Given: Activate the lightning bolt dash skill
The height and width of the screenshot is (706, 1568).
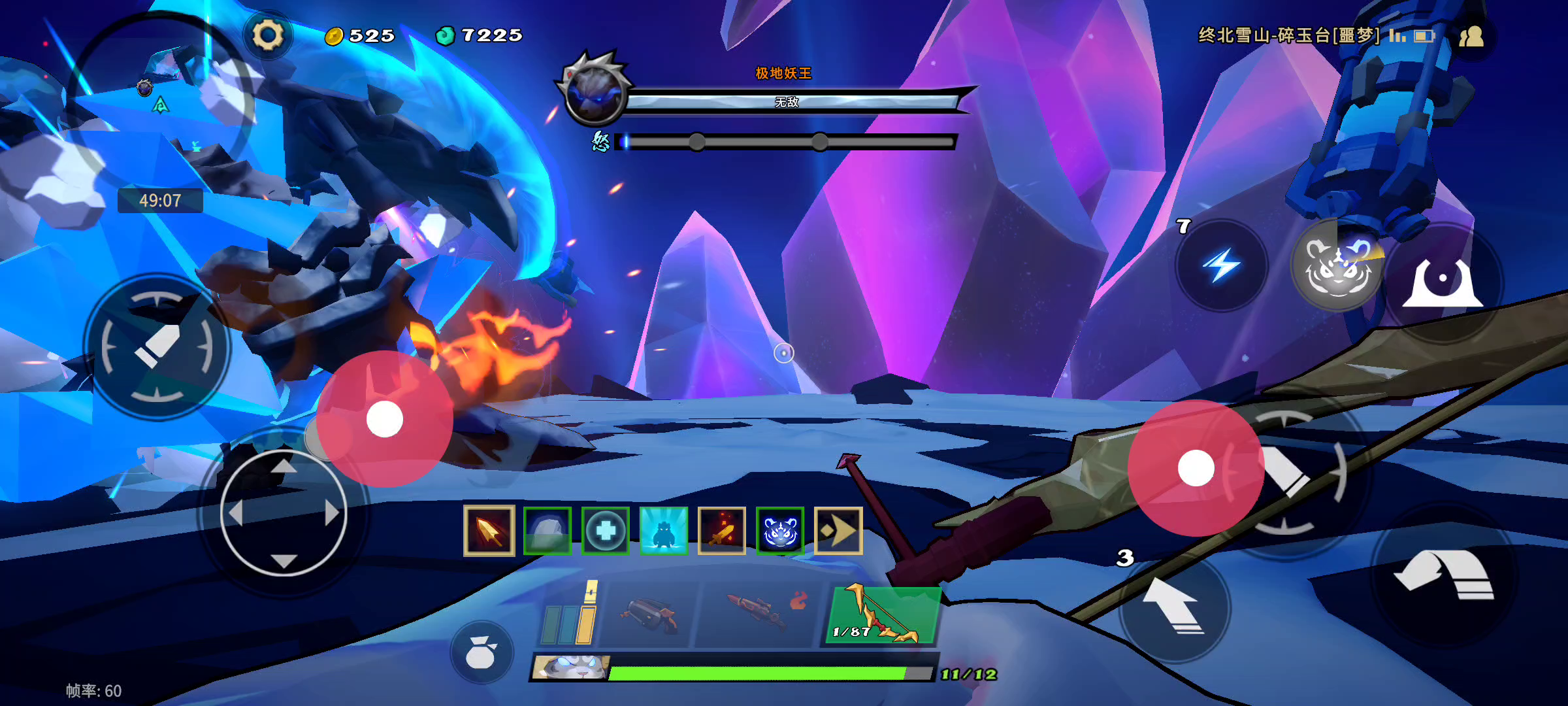Looking at the screenshot, I should click(1221, 265).
